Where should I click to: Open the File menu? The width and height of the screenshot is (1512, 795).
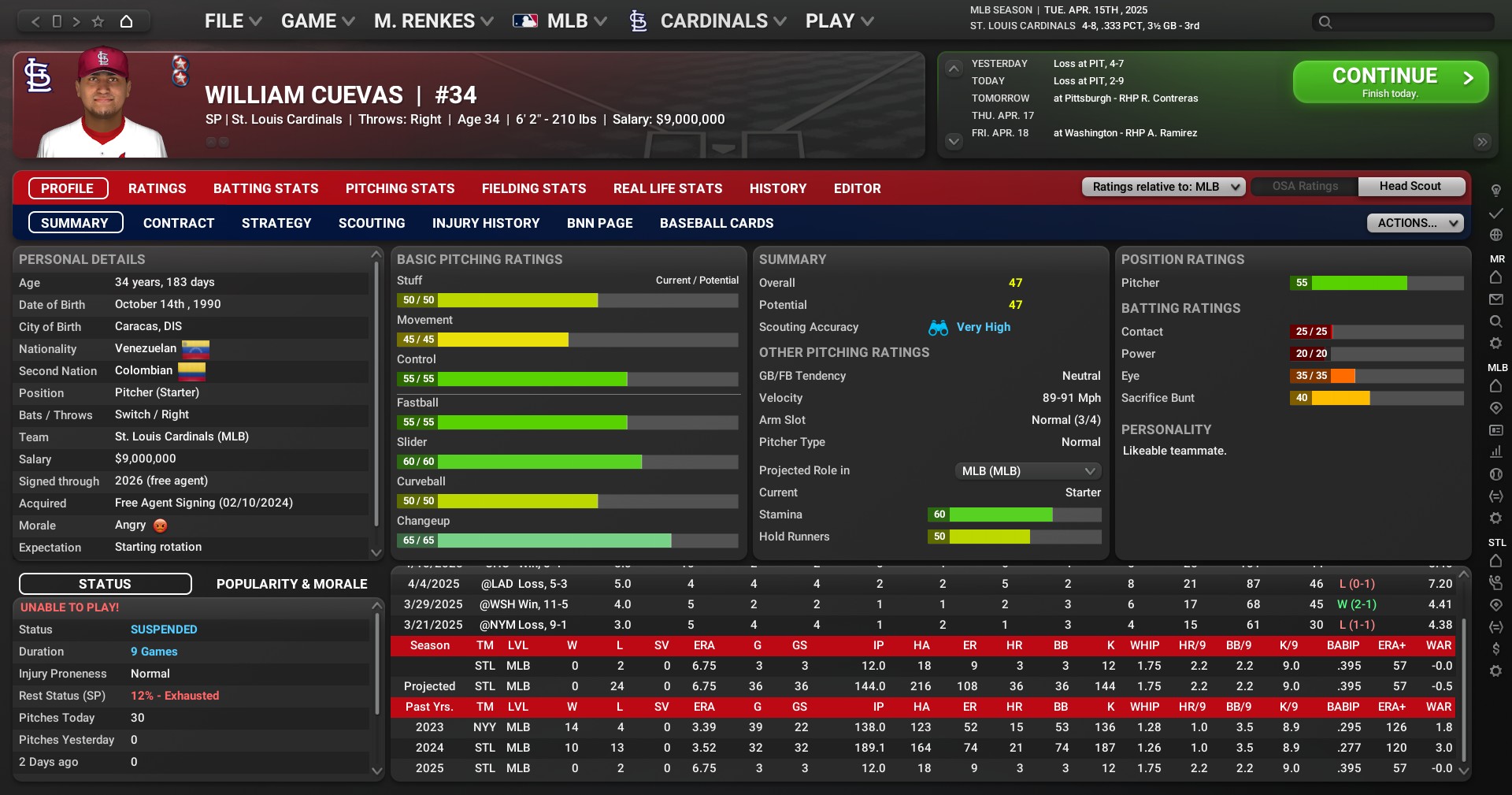pyautogui.click(x=232, y=21)
